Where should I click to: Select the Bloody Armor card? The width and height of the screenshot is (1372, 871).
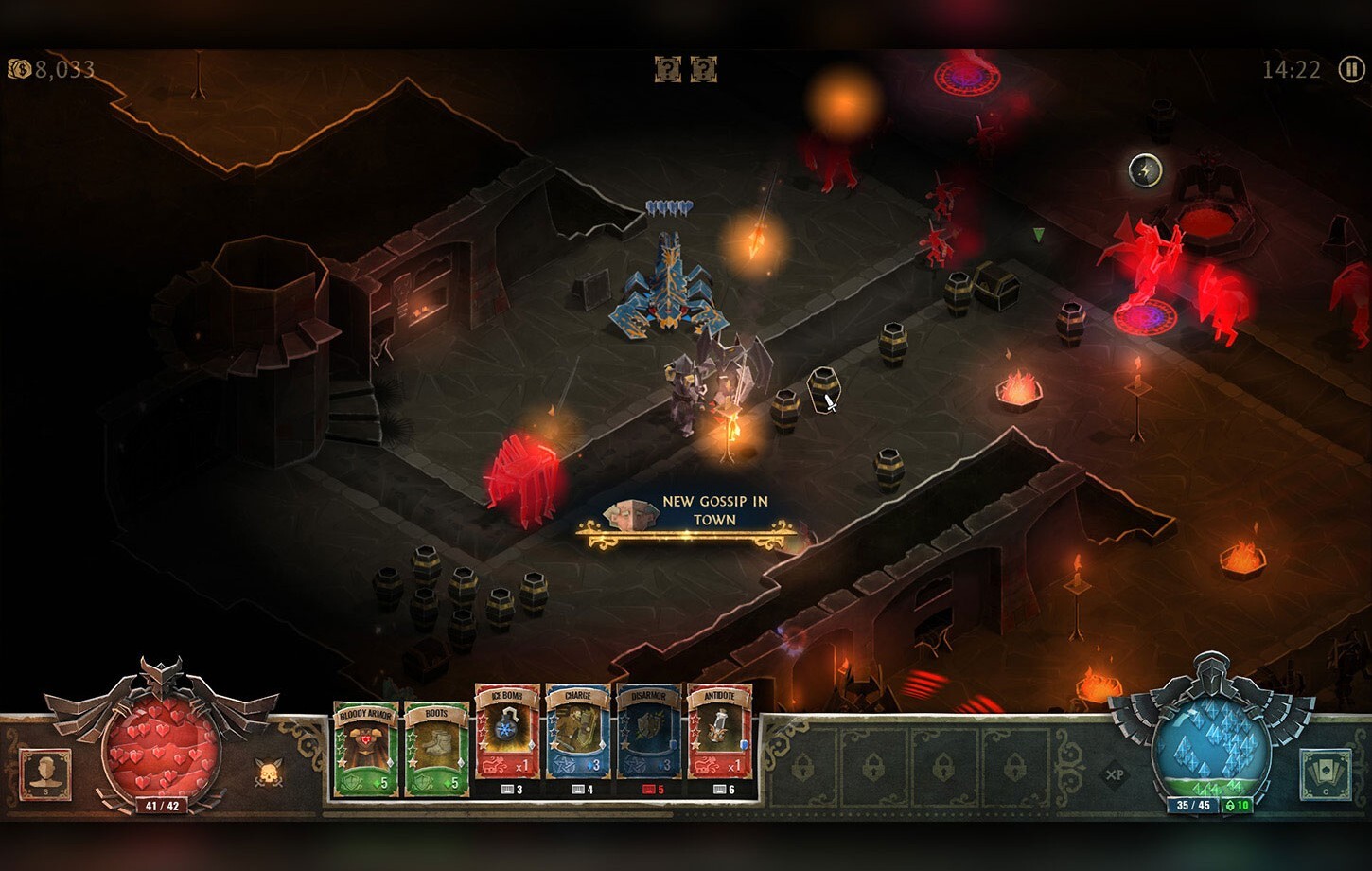point(365,749)
